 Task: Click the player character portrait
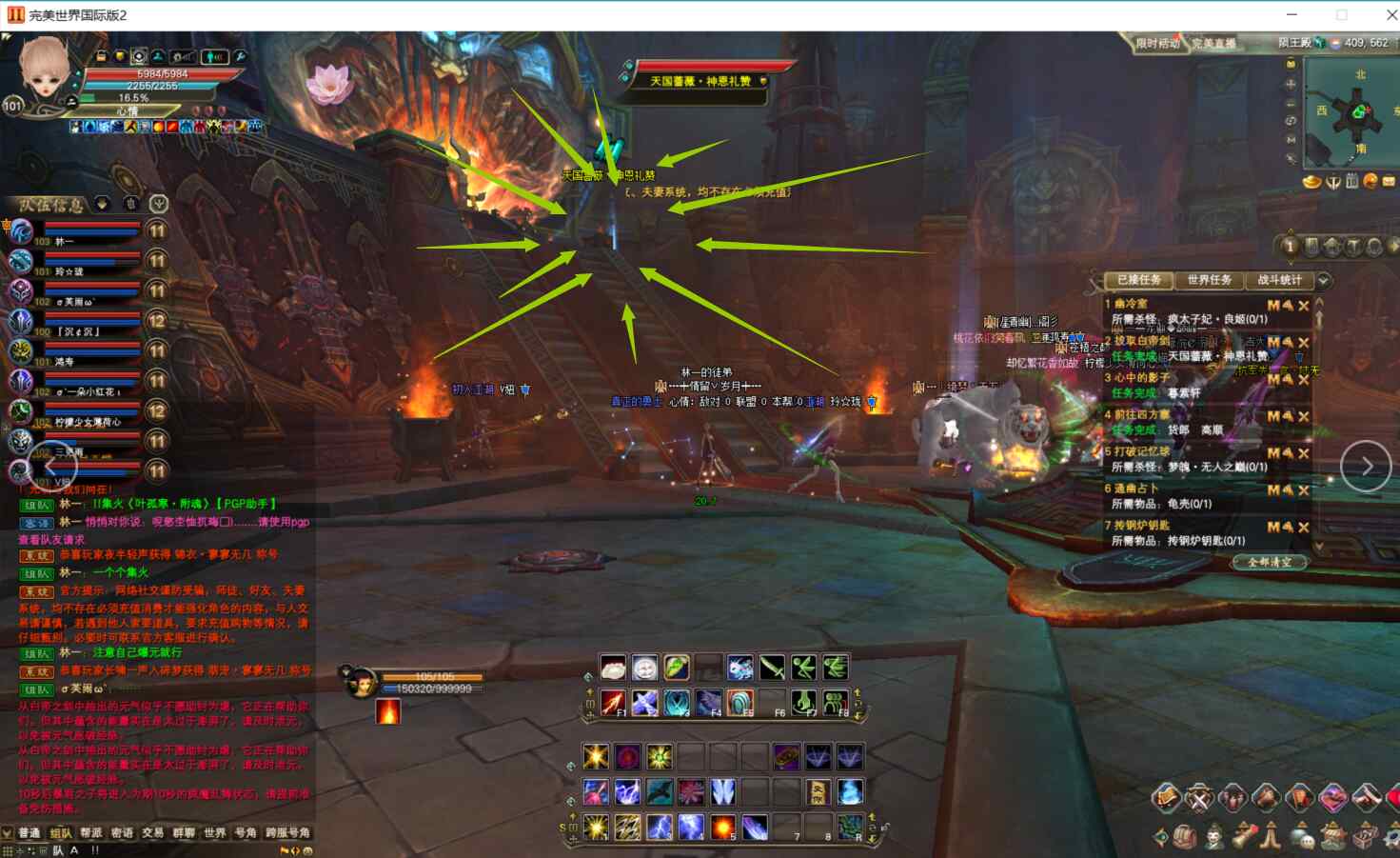44,71
